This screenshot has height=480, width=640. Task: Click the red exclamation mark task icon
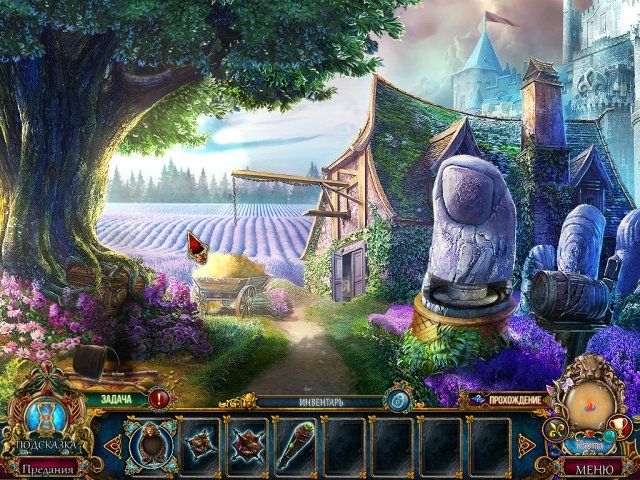(161, 399)
